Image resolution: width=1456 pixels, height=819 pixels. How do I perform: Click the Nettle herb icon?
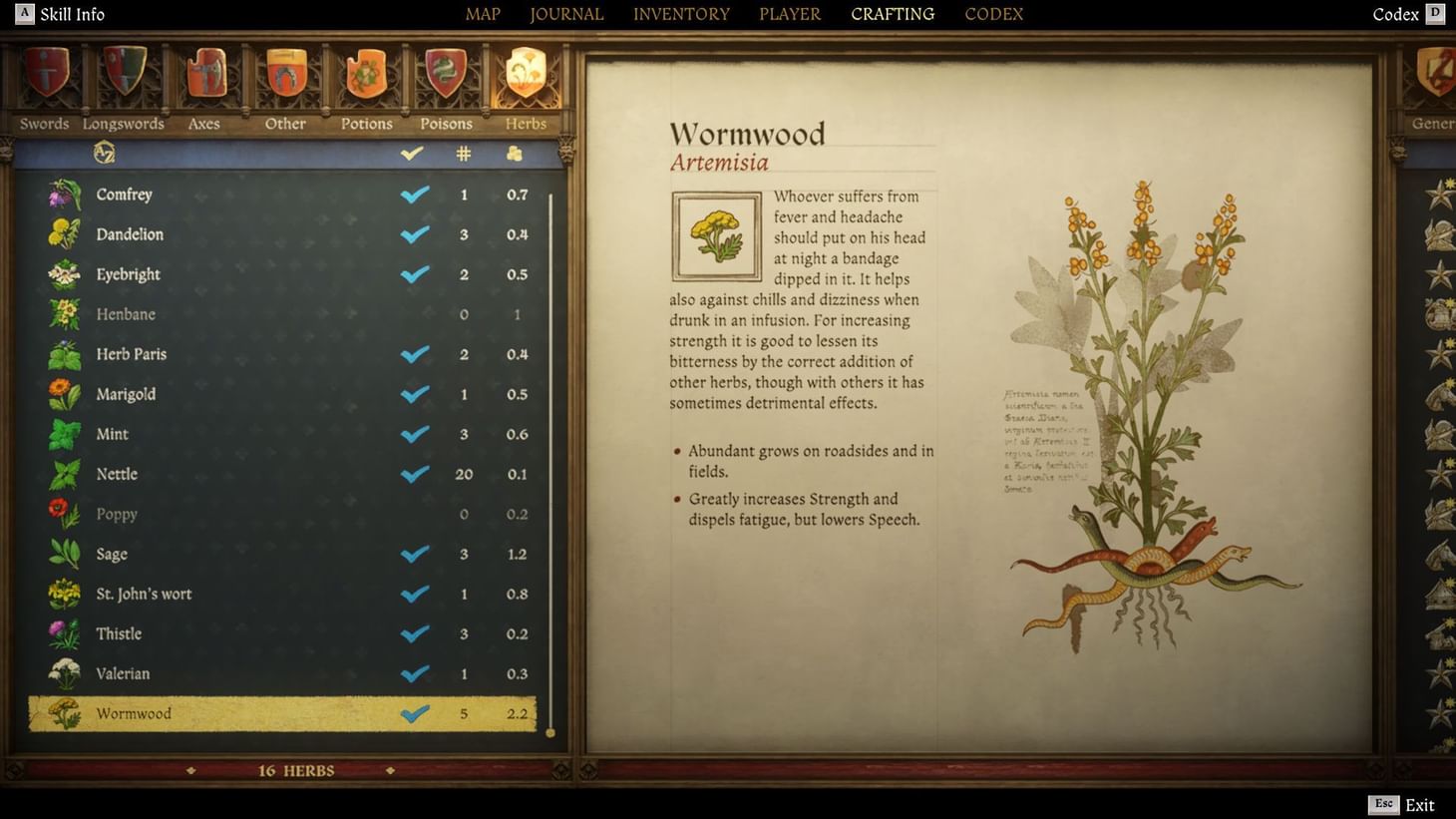tap(63, 474)
